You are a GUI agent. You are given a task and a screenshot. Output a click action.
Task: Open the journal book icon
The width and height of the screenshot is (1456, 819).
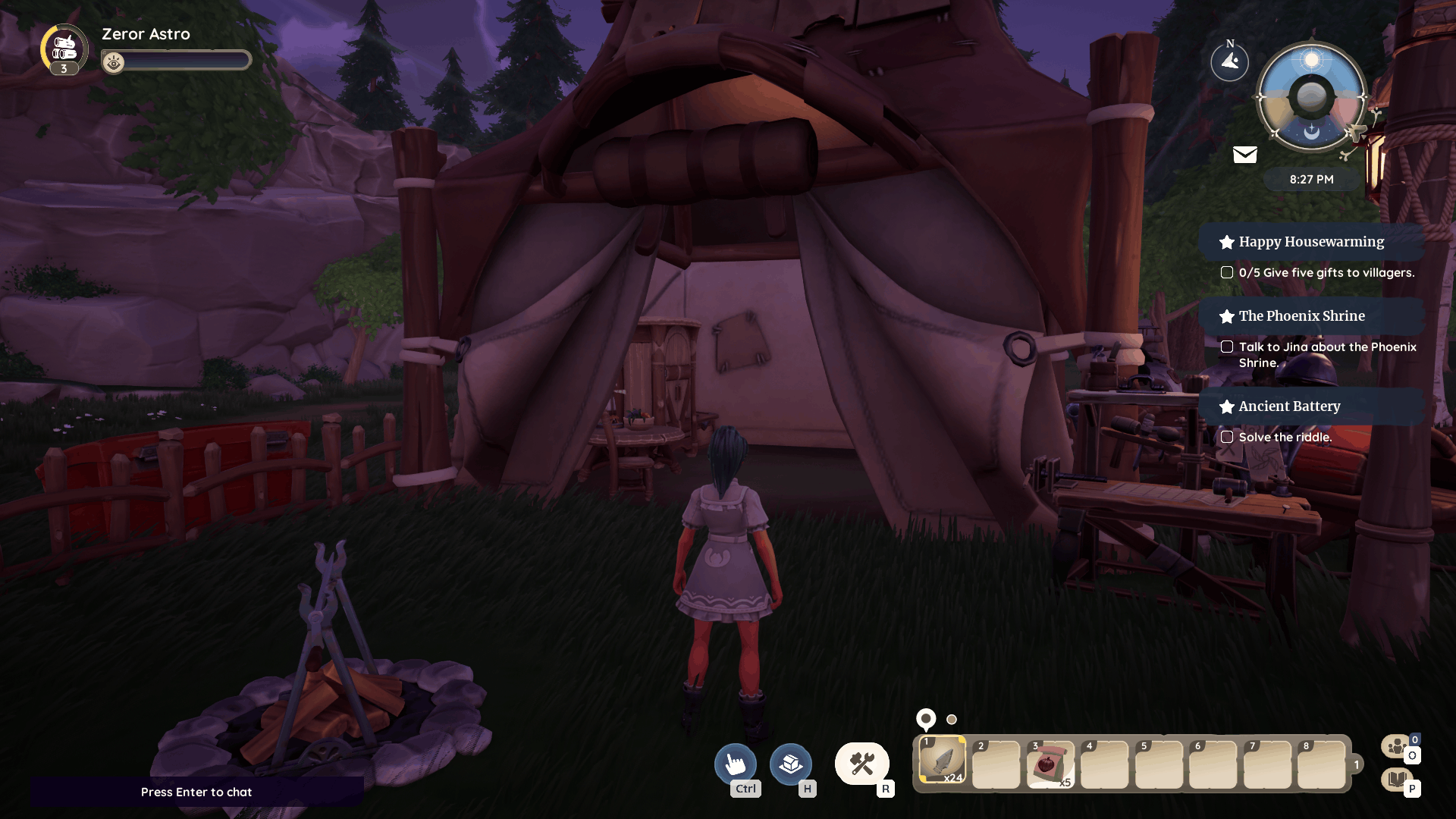point(1396,779)
